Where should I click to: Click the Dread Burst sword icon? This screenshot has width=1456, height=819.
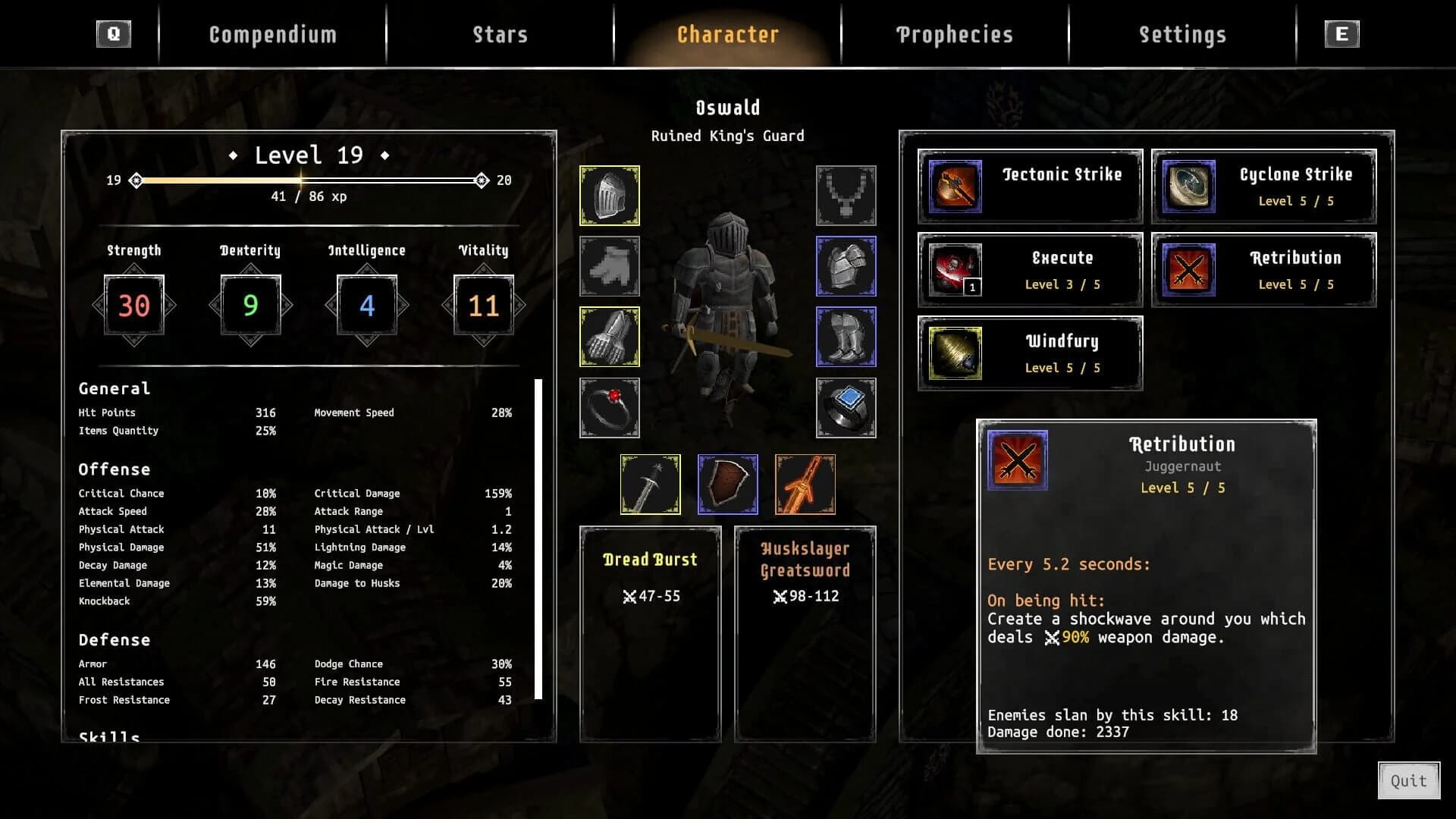[x=650, y=483]
